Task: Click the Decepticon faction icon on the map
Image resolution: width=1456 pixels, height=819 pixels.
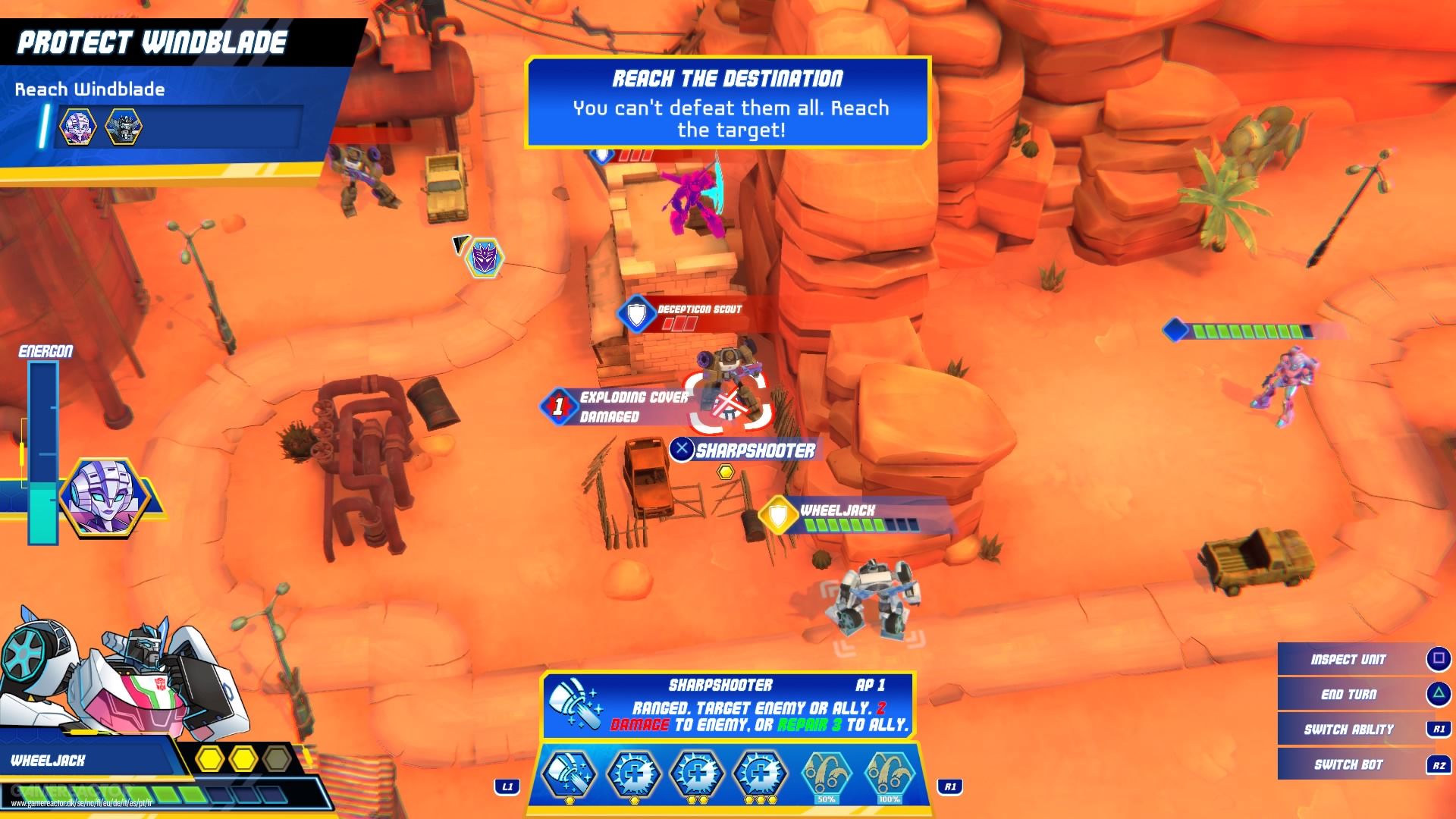Action: click(x=484, y=258)
